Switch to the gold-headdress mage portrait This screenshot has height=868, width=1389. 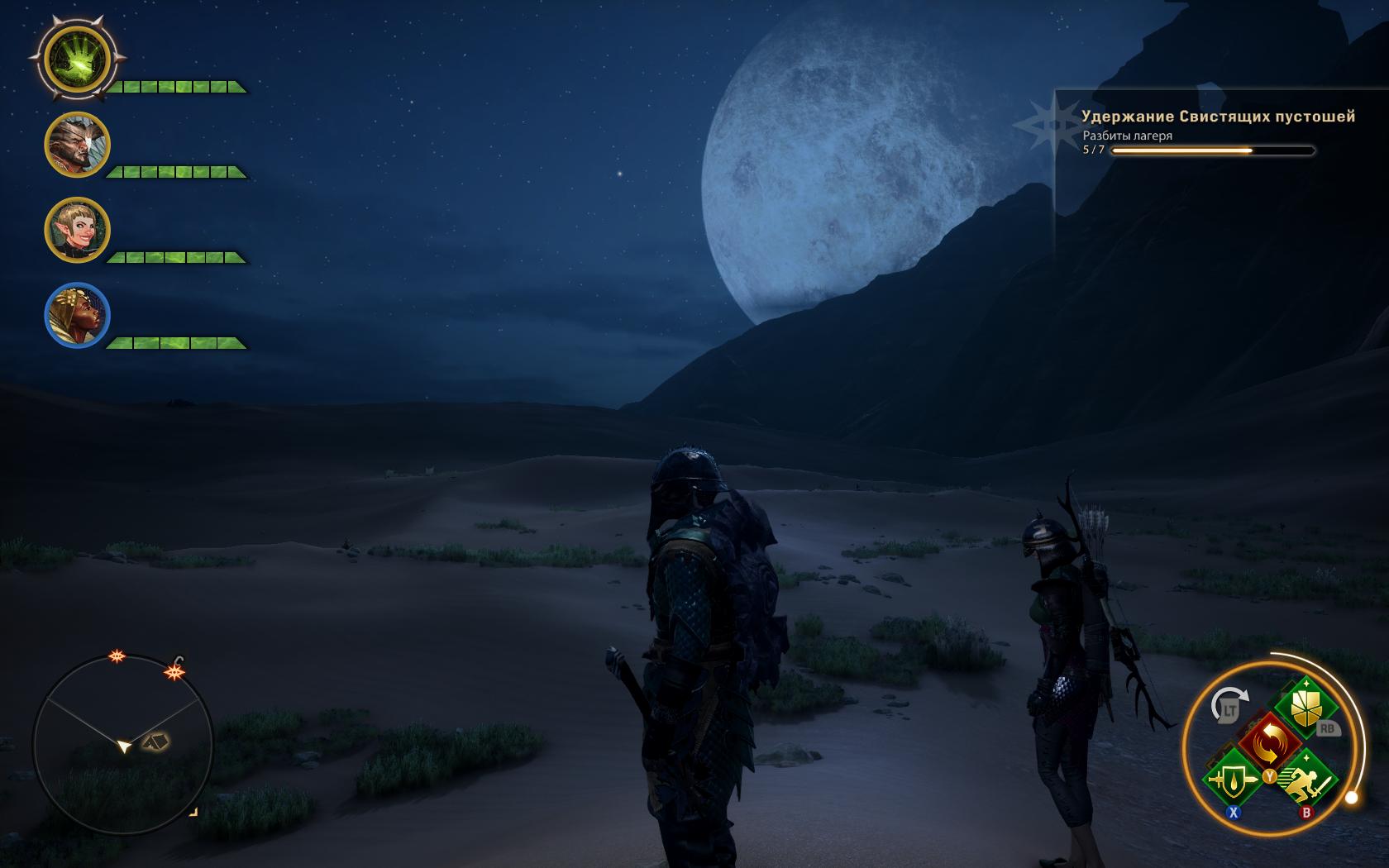[77, 316]
